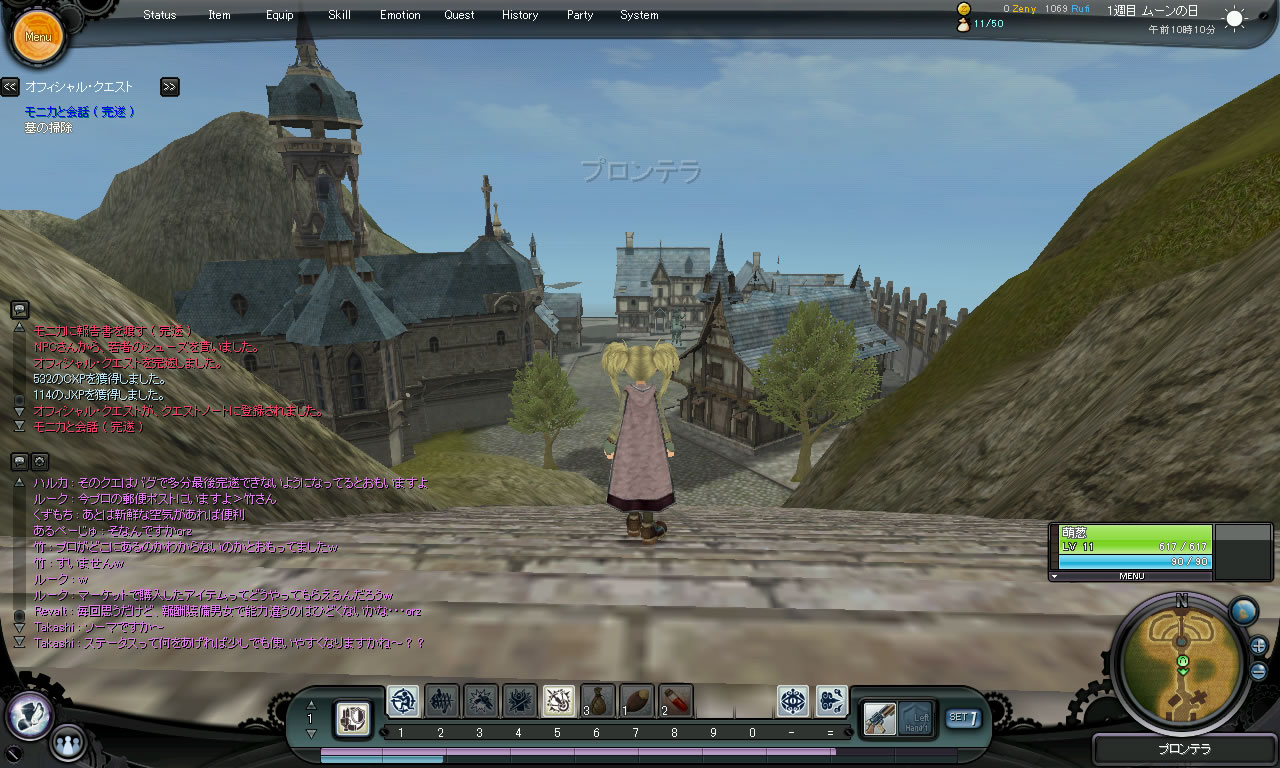Click the SET button beside the weapon slots
1280x768 pixels.
point(963,717)
